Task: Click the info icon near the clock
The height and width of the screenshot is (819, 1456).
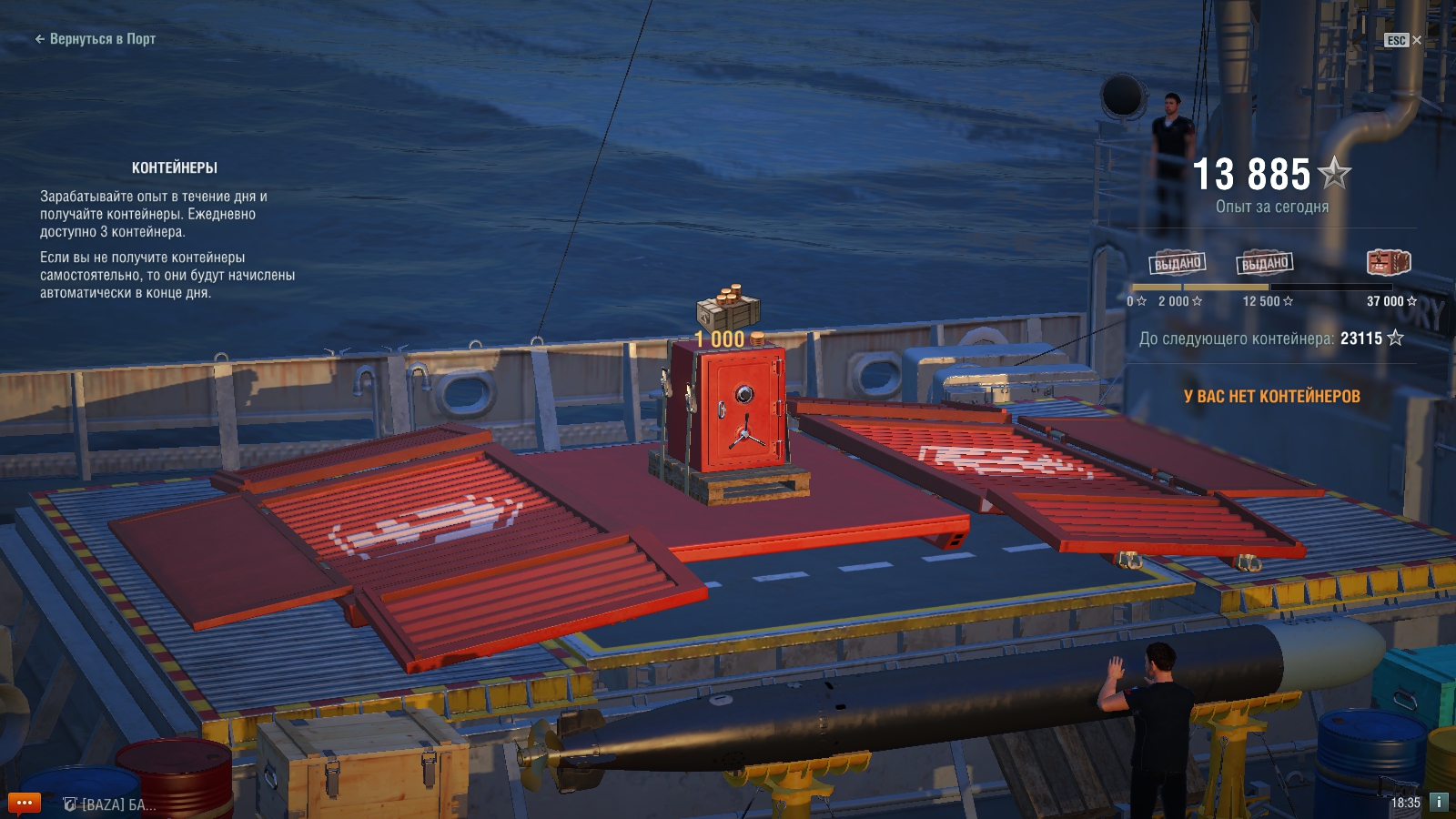Action: 1439,802
